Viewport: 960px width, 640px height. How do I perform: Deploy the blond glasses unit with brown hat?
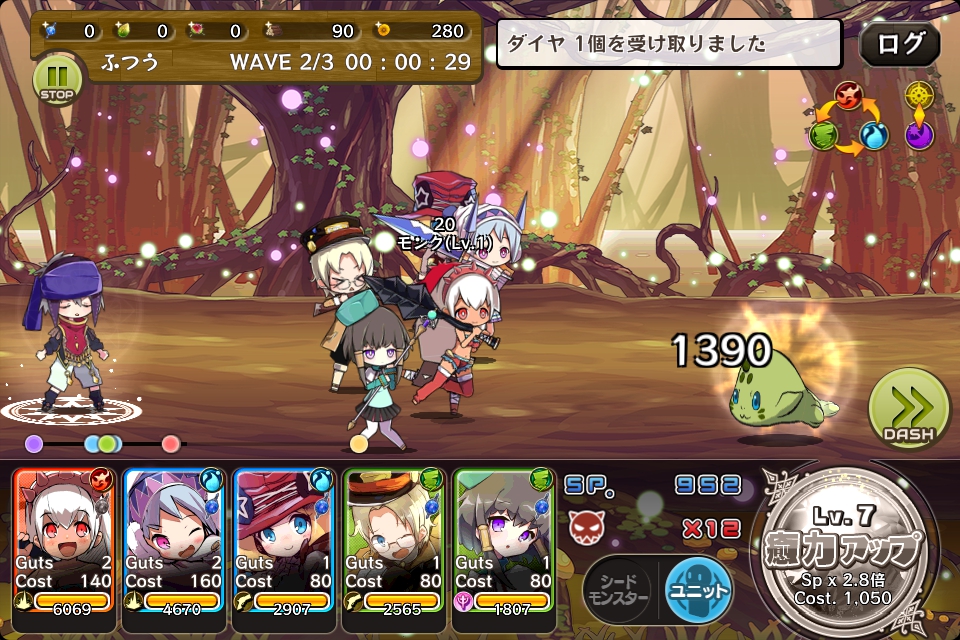395,540
